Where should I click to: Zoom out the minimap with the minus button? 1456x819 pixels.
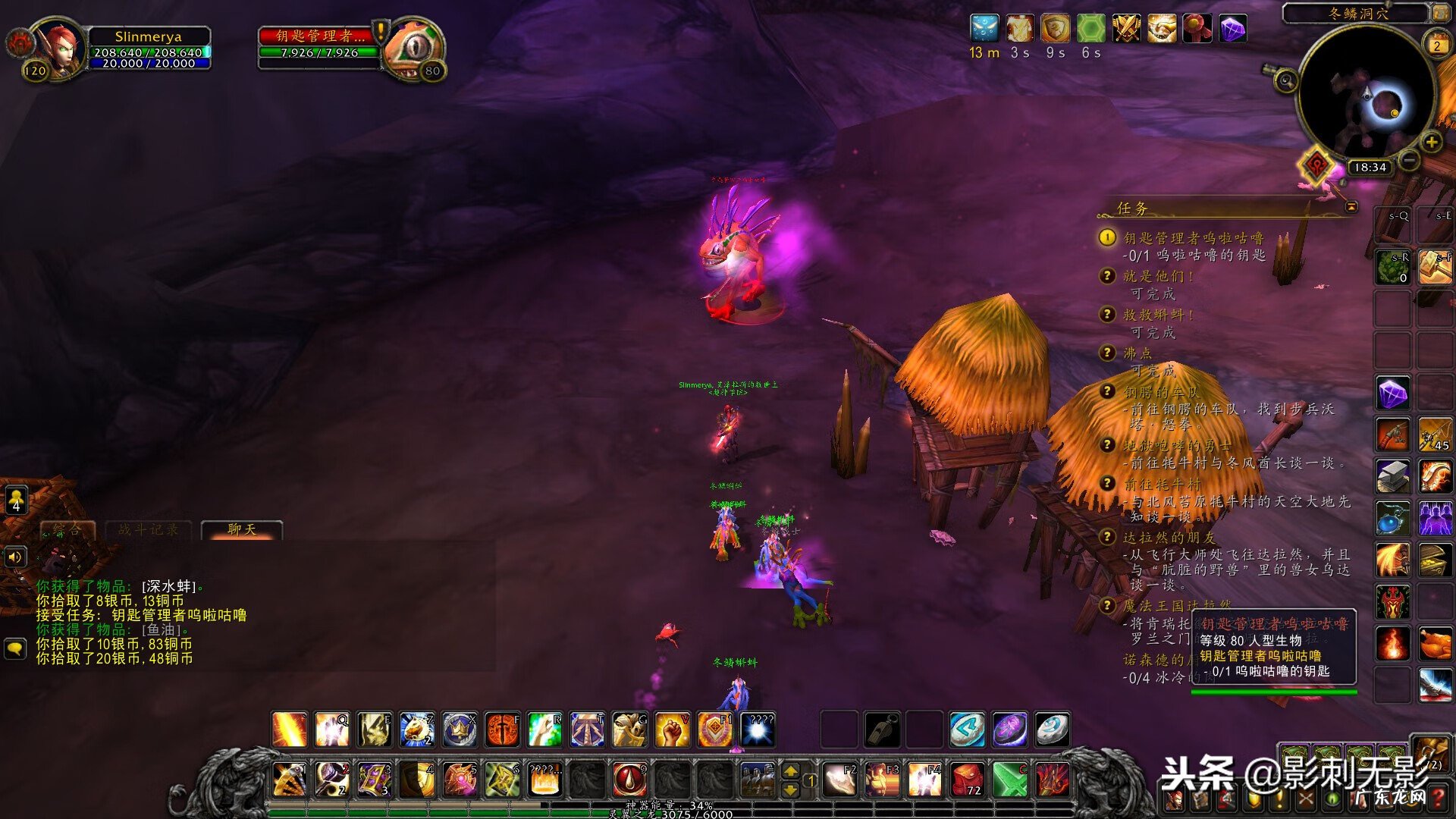pos(1408,160)
